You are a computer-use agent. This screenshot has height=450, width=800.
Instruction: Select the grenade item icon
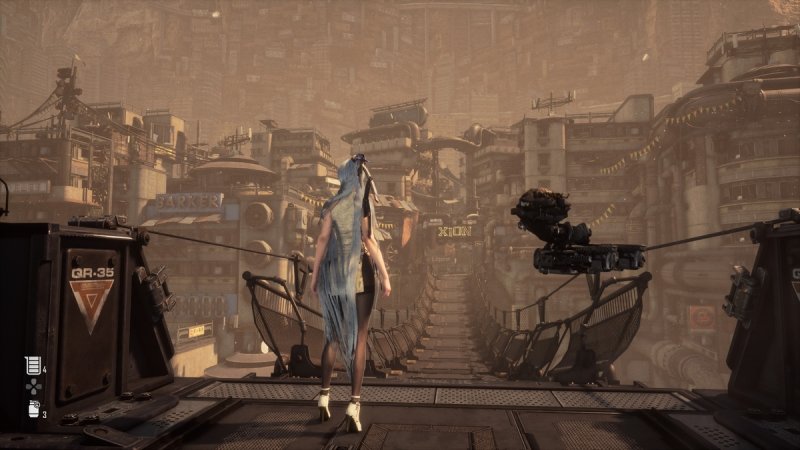tap(31, 408)
